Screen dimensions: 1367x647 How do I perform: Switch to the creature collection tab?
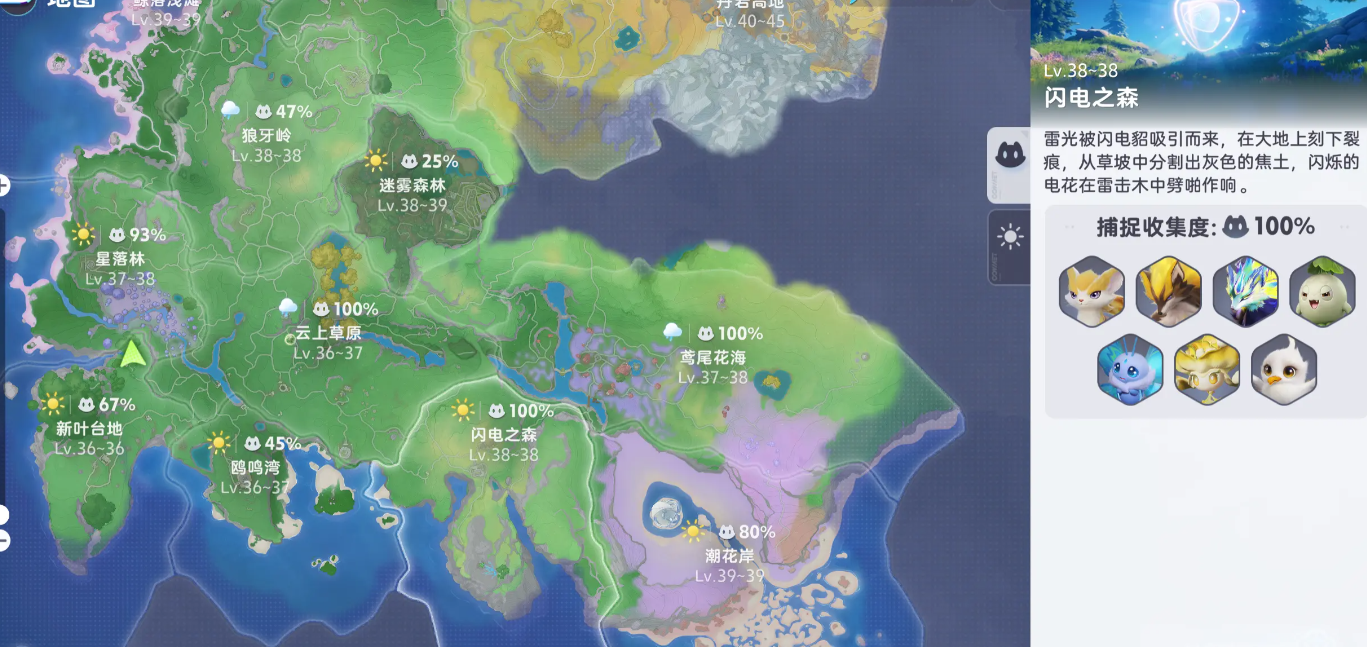1010,155
